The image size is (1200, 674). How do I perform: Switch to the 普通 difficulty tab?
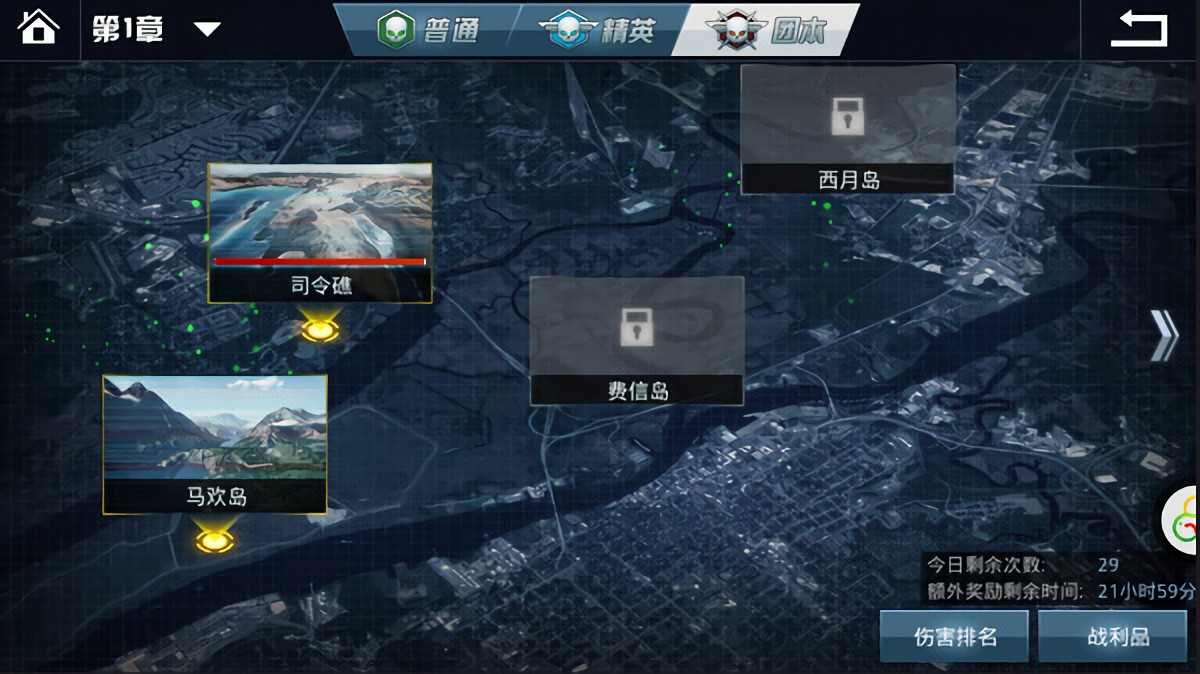coord(428,30)
